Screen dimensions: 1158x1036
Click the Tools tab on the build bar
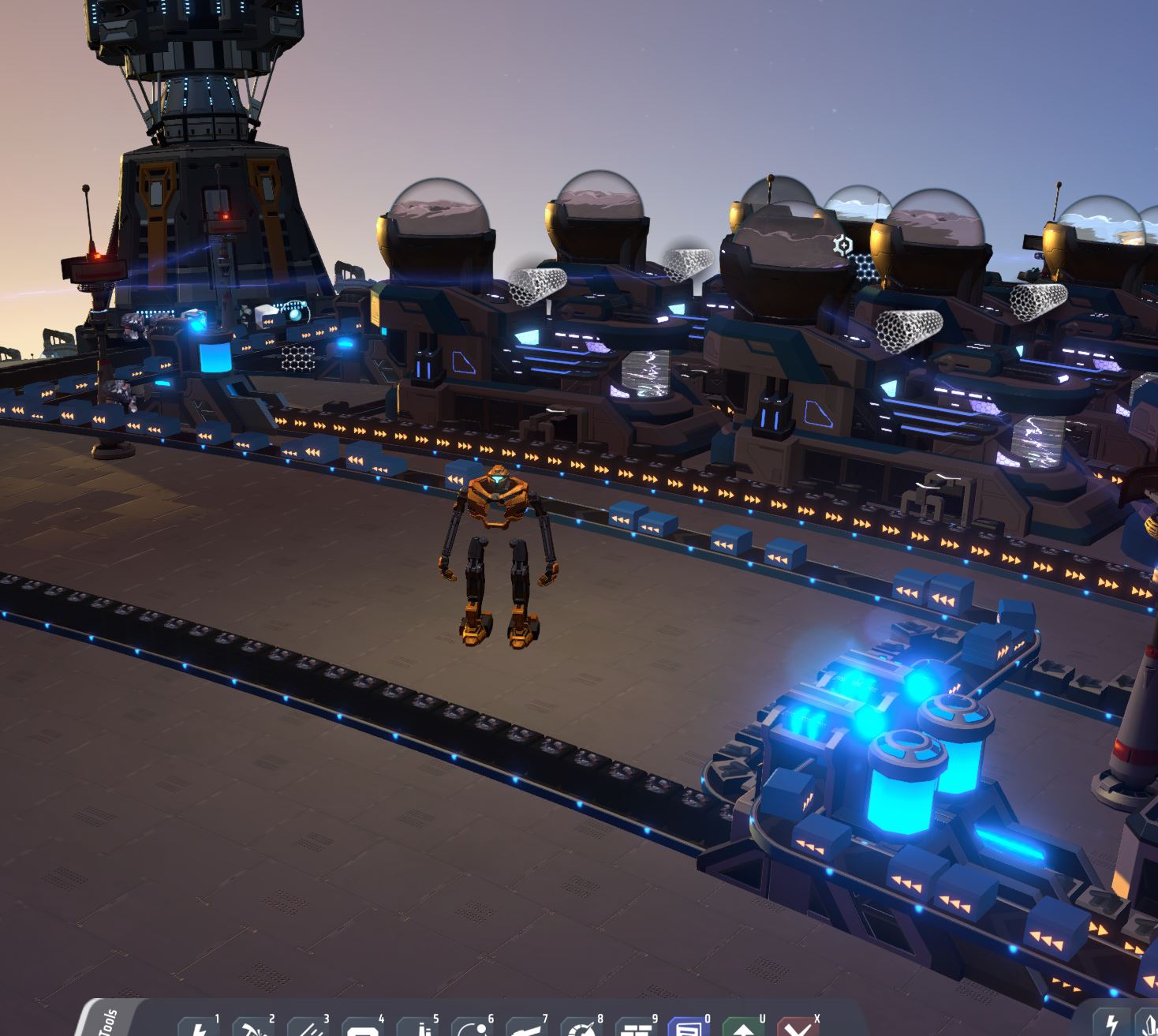109,1021
